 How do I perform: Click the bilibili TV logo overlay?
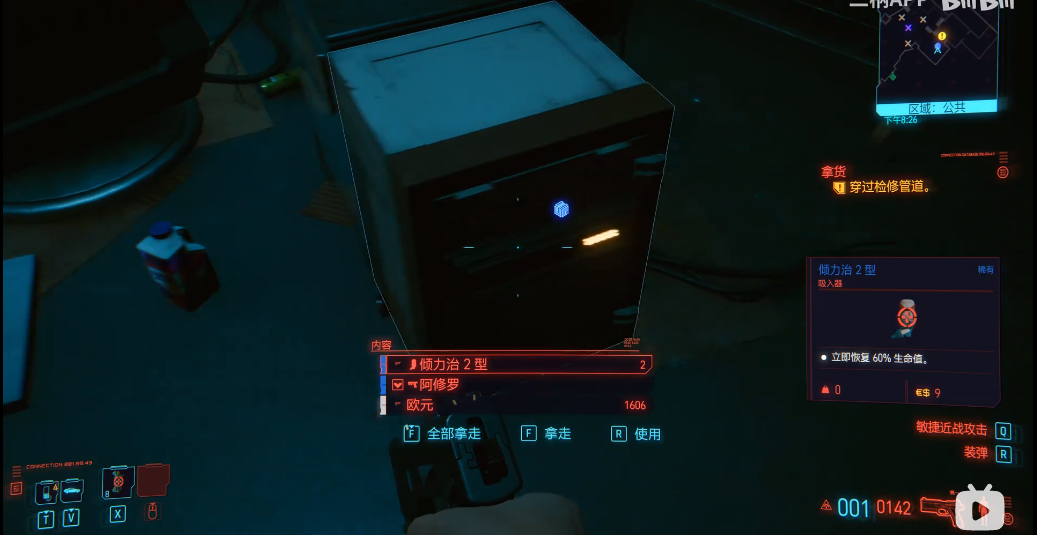(x=980, y=508)
